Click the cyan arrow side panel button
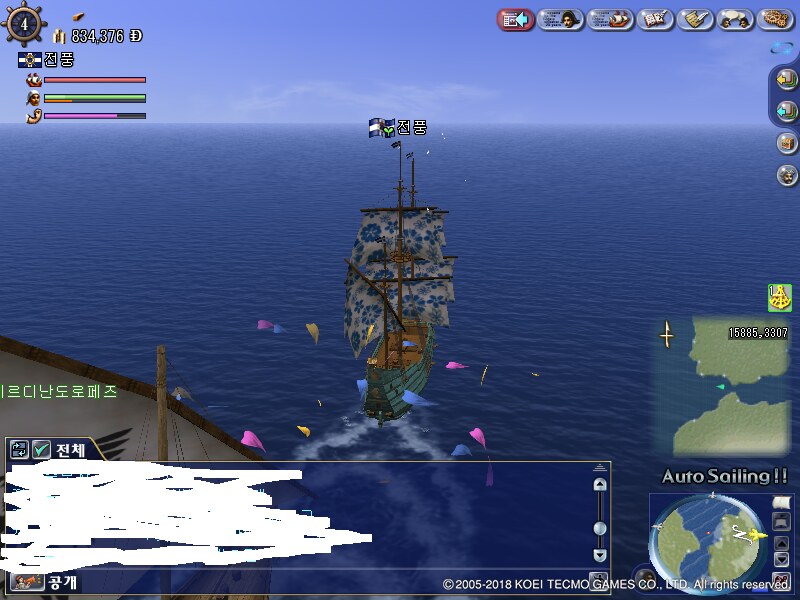The image size is (800, 600). click(786, 110)
